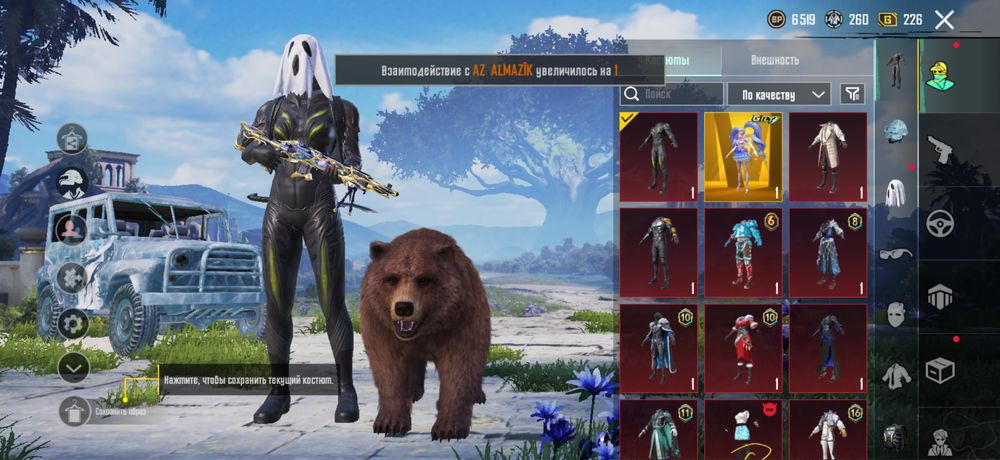Open the filter funnel button
The image size is (1000, 460).
click(x=852, y=94)
